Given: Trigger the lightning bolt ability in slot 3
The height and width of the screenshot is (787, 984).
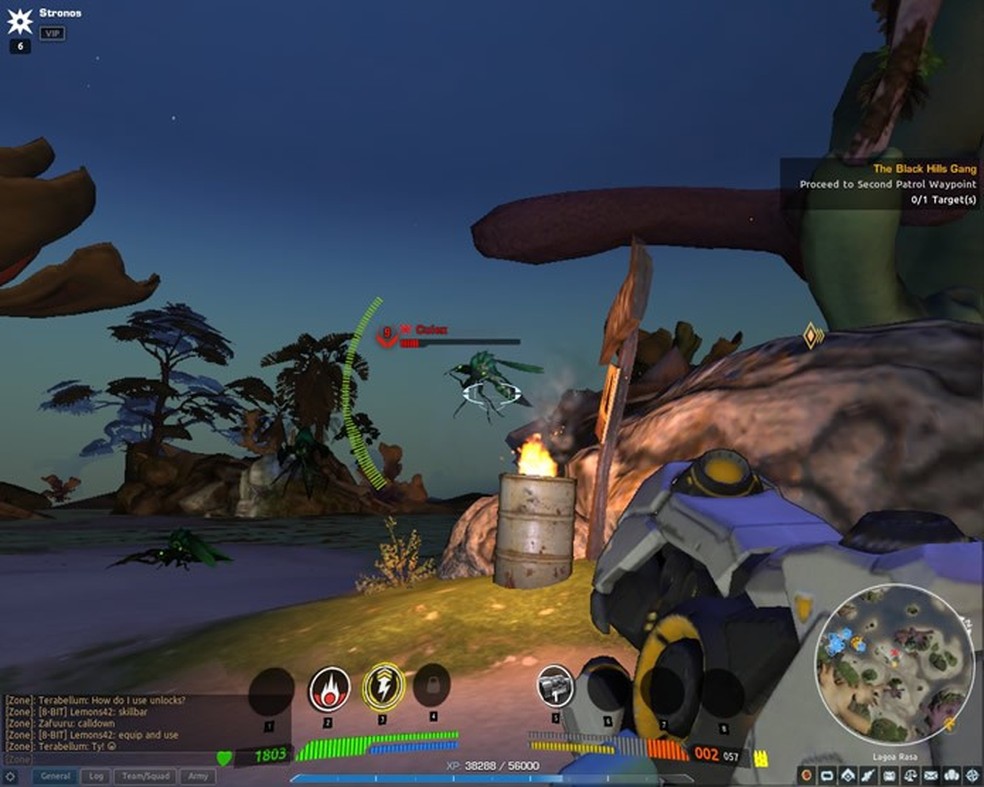Looking at the screenshot, I should click(382, 687).
